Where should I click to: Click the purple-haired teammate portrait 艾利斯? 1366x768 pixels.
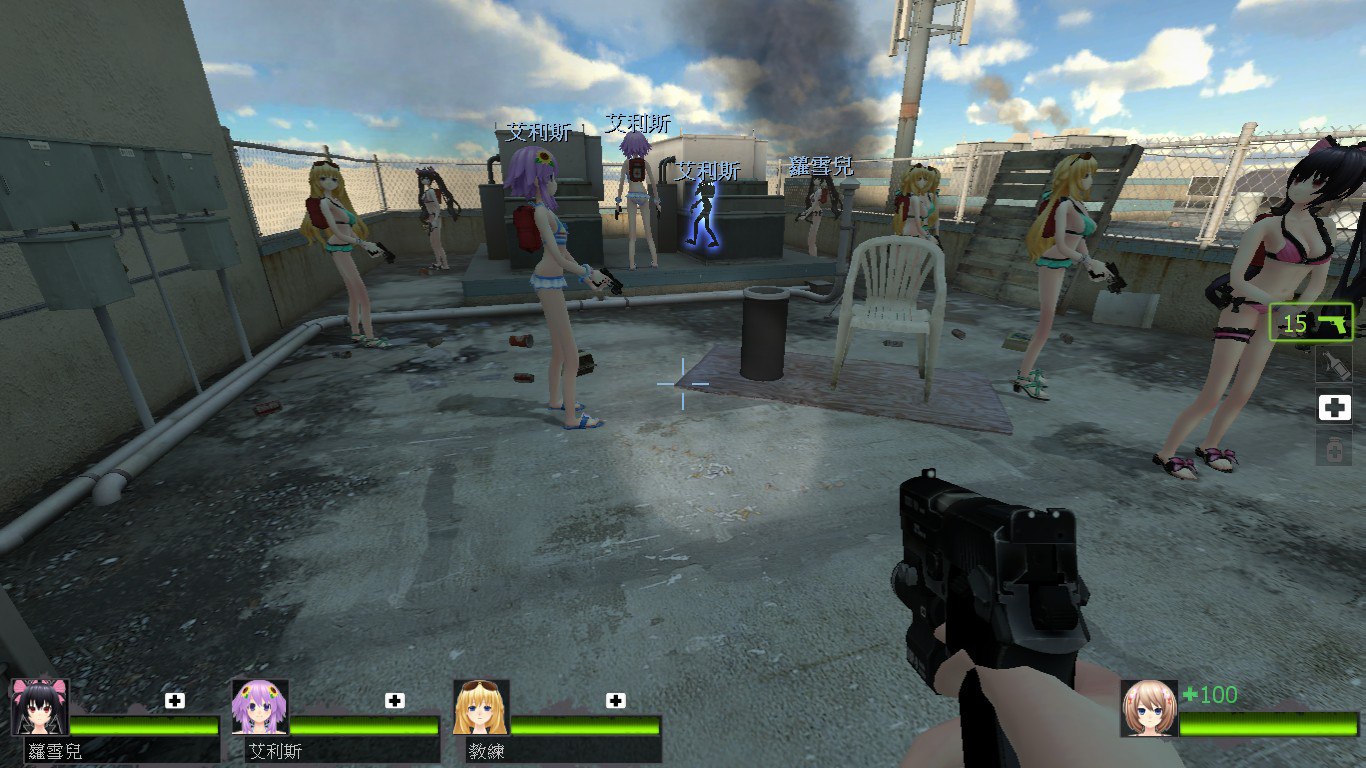tap(260, 707)
